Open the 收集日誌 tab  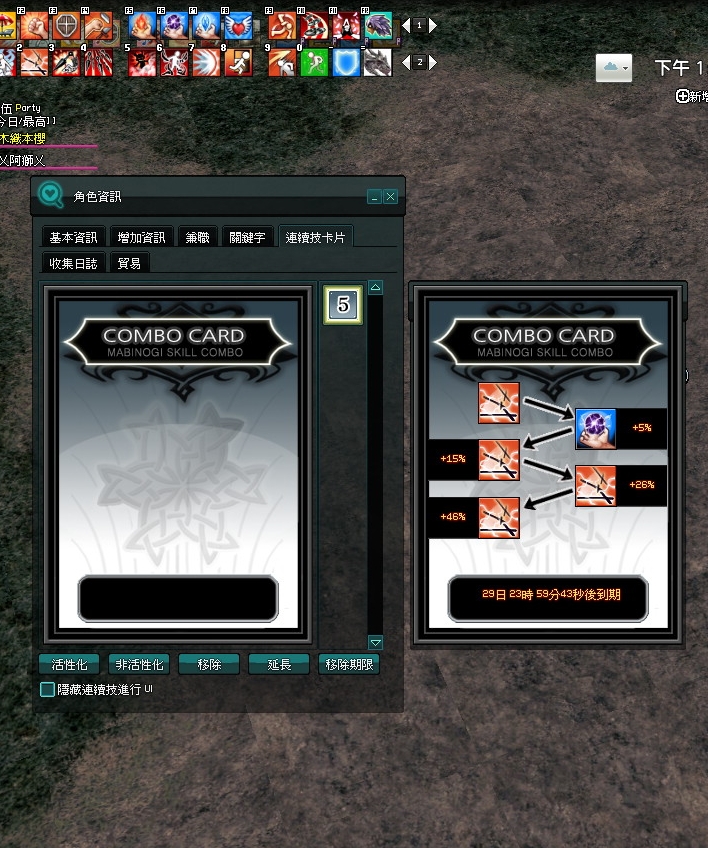74,263
